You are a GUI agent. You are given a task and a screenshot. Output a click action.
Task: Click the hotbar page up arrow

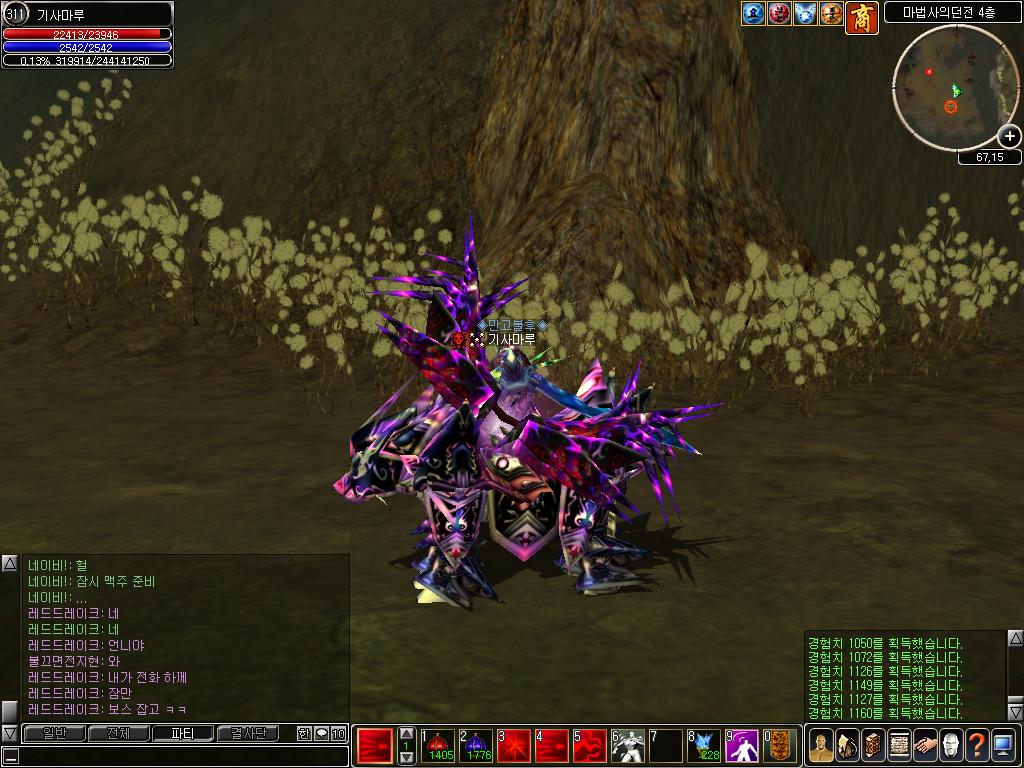point(406,733)
